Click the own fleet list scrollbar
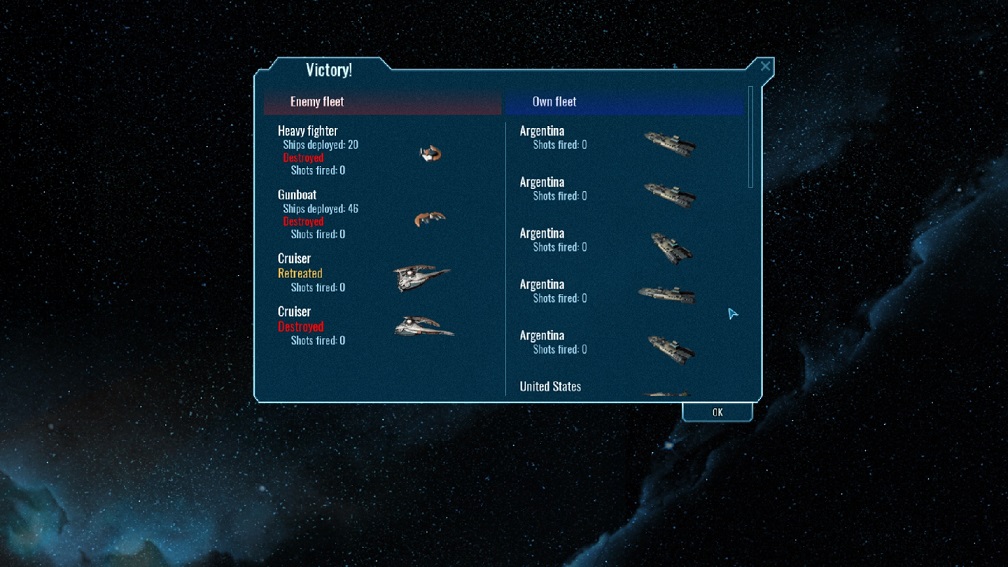1008x567 pixels. point(751,138)
